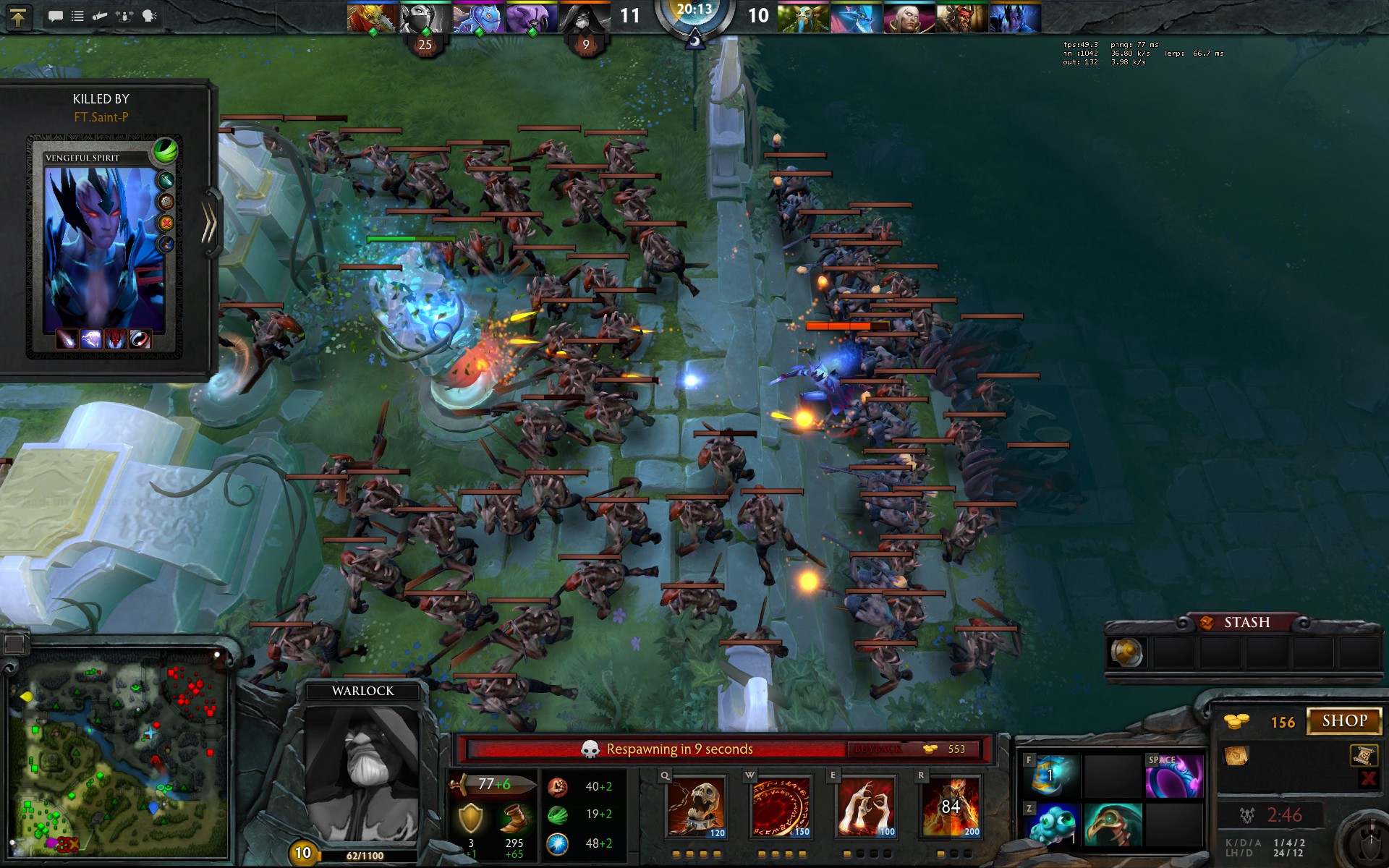Select the blue cloud creature item

point(1051,824)
